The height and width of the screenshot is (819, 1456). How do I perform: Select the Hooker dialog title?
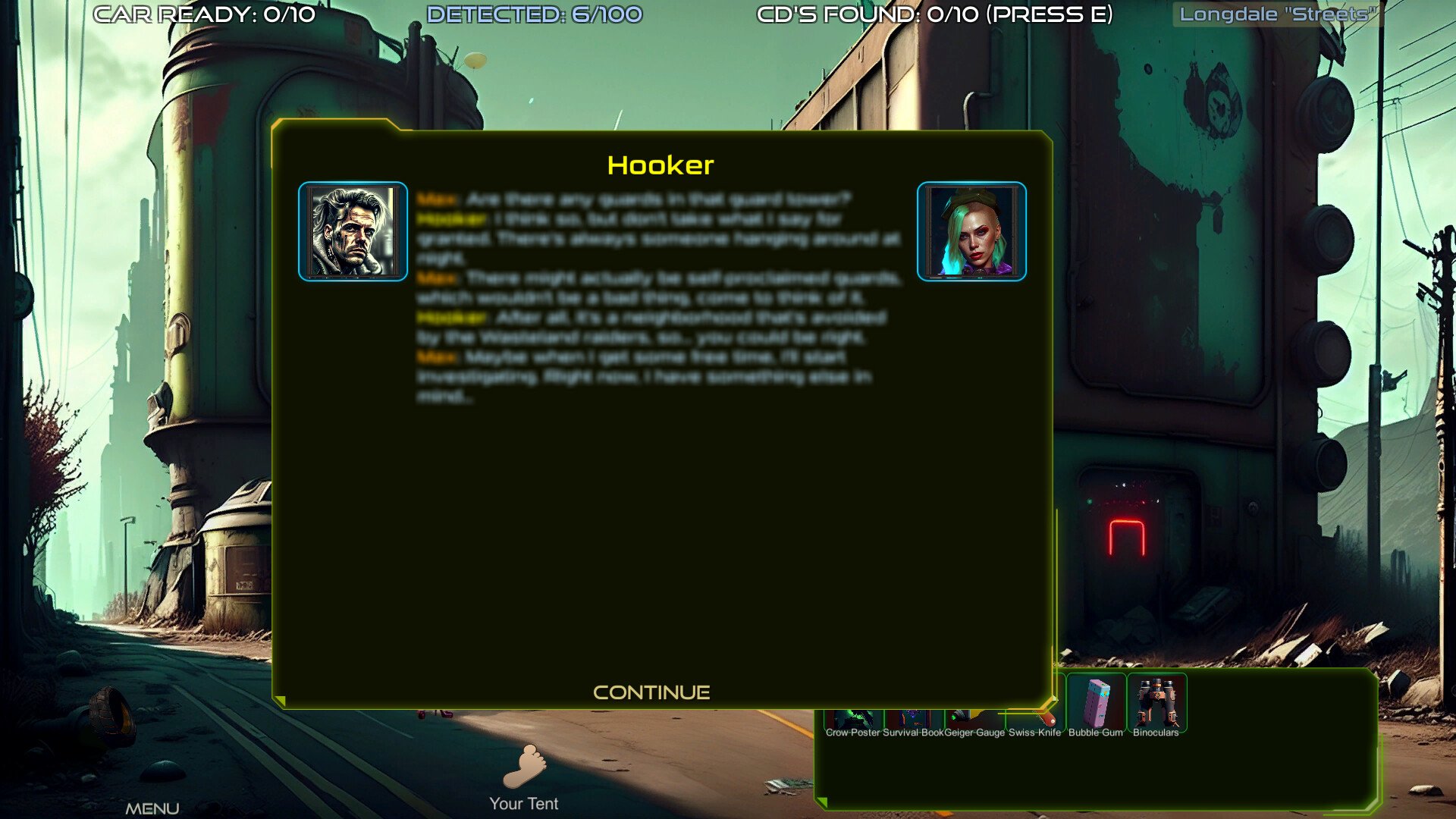[x=661, y=165]
